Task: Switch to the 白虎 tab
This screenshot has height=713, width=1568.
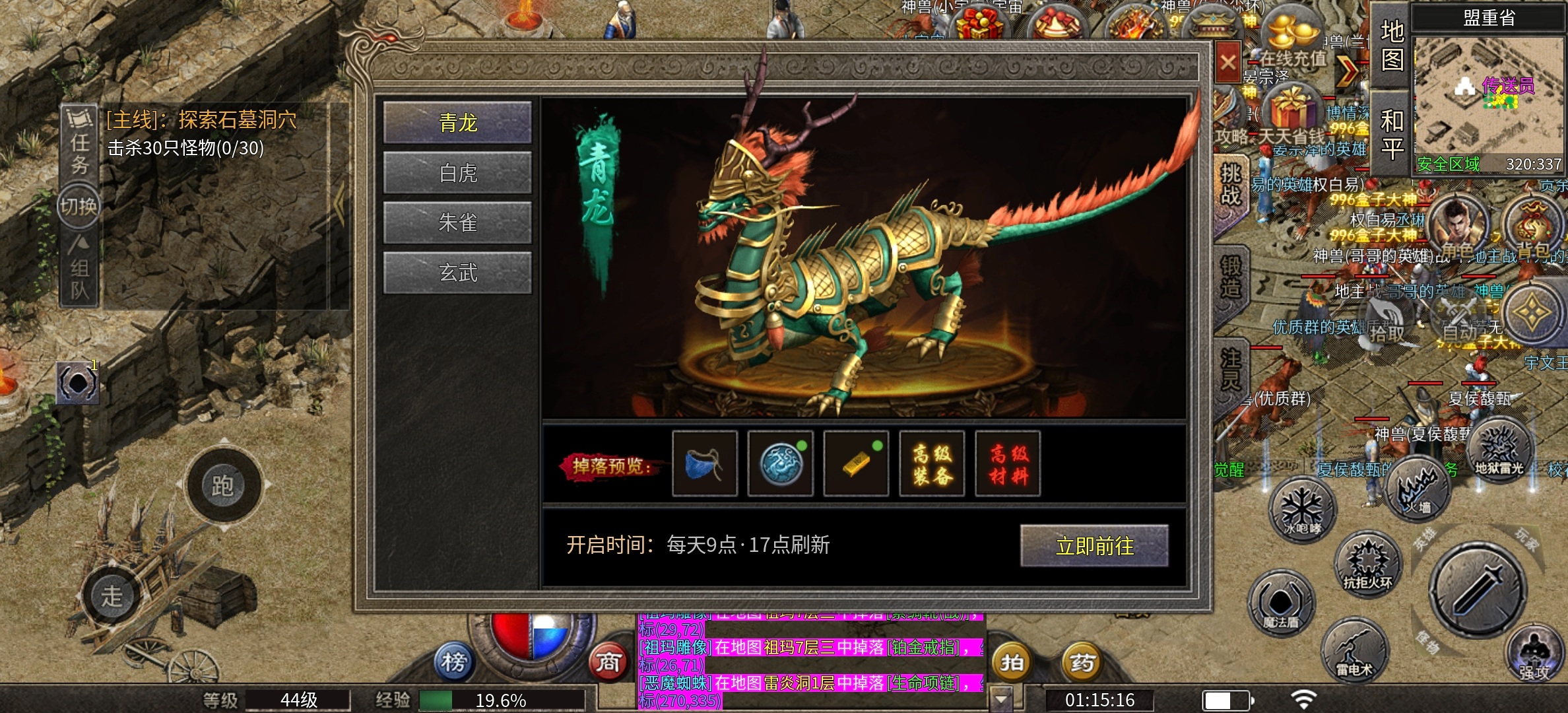Action: coord(457,174)
